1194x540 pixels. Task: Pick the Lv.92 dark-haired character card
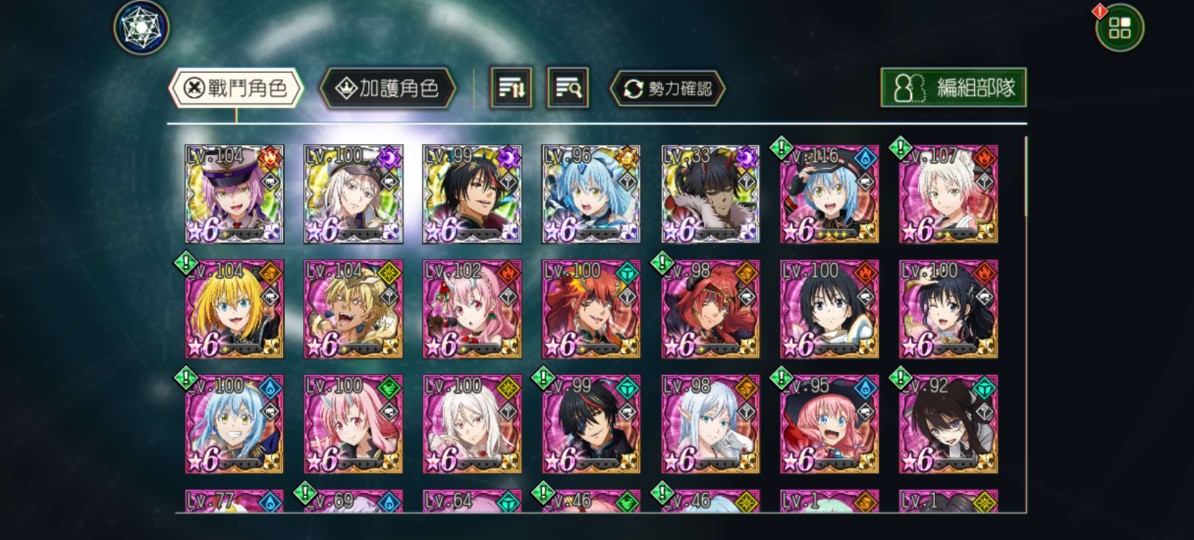point(948,424)
